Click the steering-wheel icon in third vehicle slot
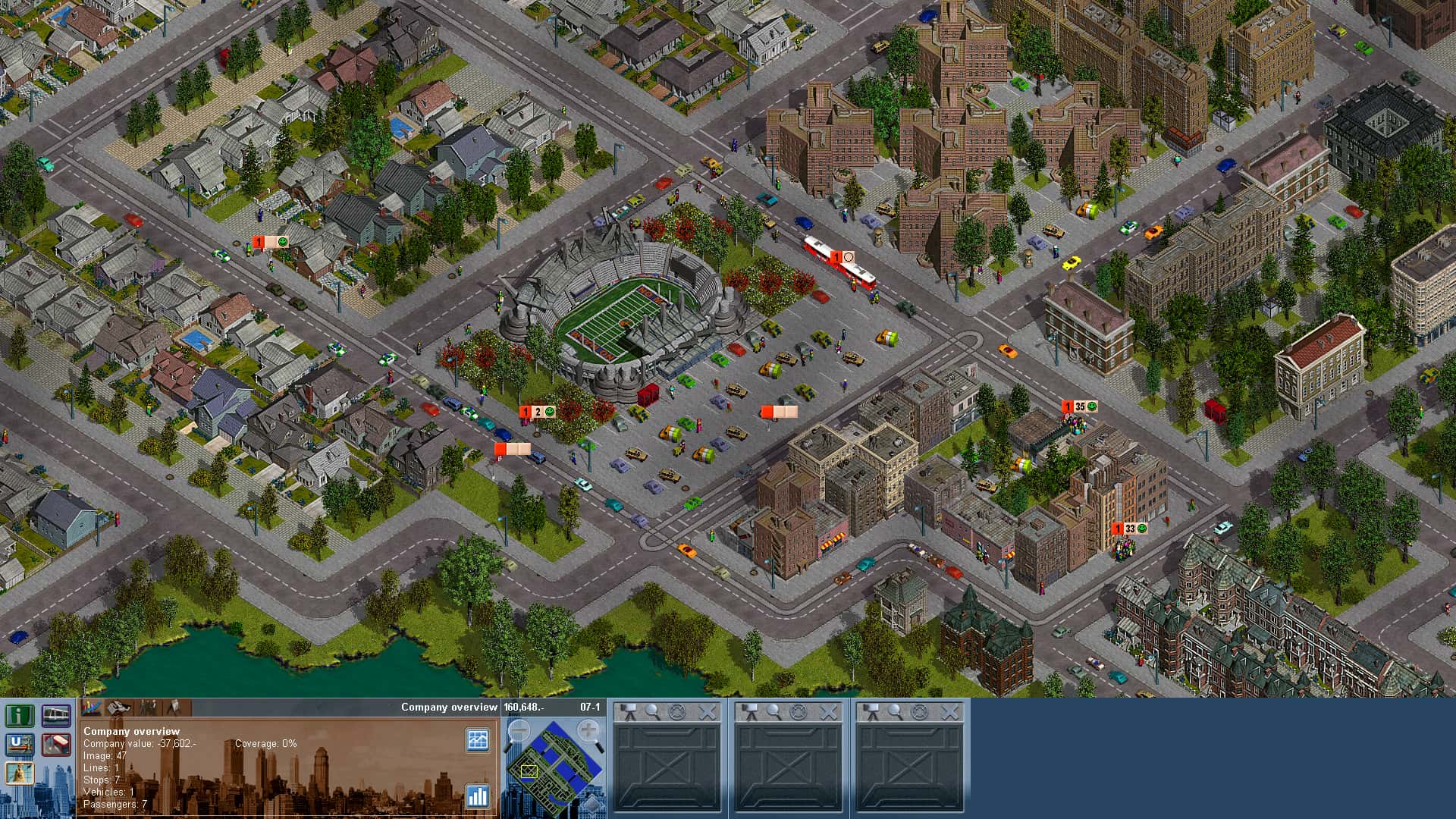 point(919,711)
